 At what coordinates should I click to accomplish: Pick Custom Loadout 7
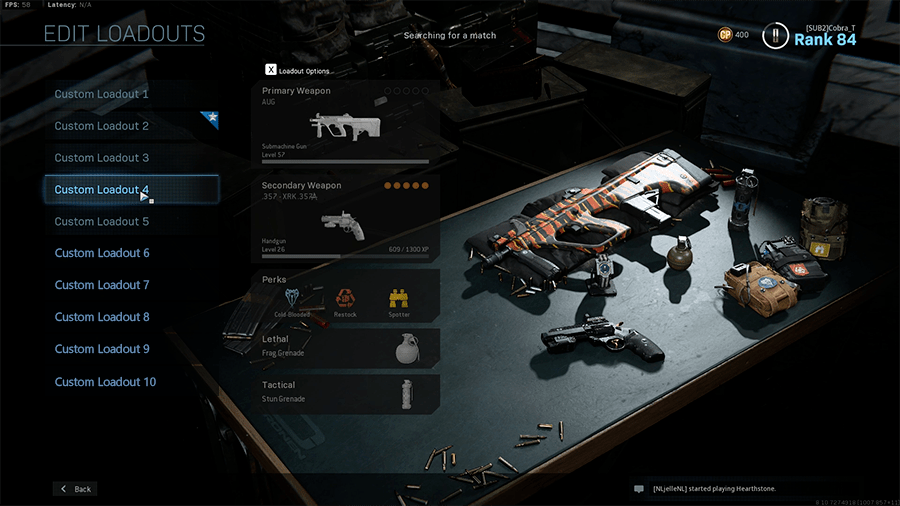102,285
